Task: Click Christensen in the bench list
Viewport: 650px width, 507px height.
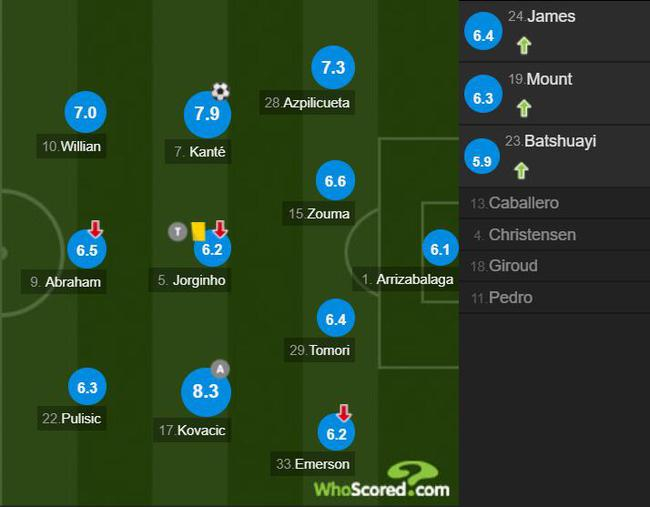Action: pos(554,235)
